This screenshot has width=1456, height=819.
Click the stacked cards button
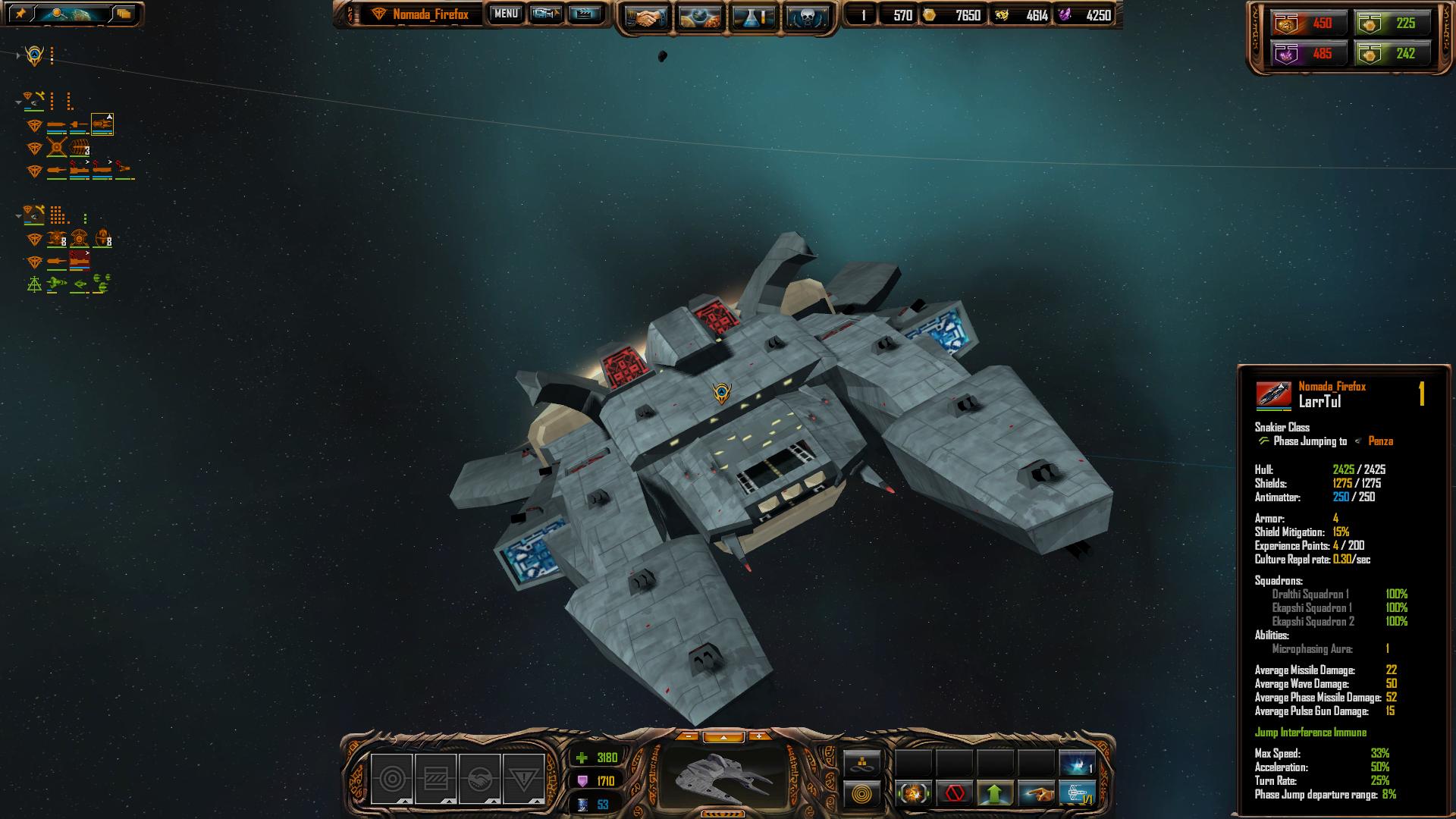(x=124, y=14)
